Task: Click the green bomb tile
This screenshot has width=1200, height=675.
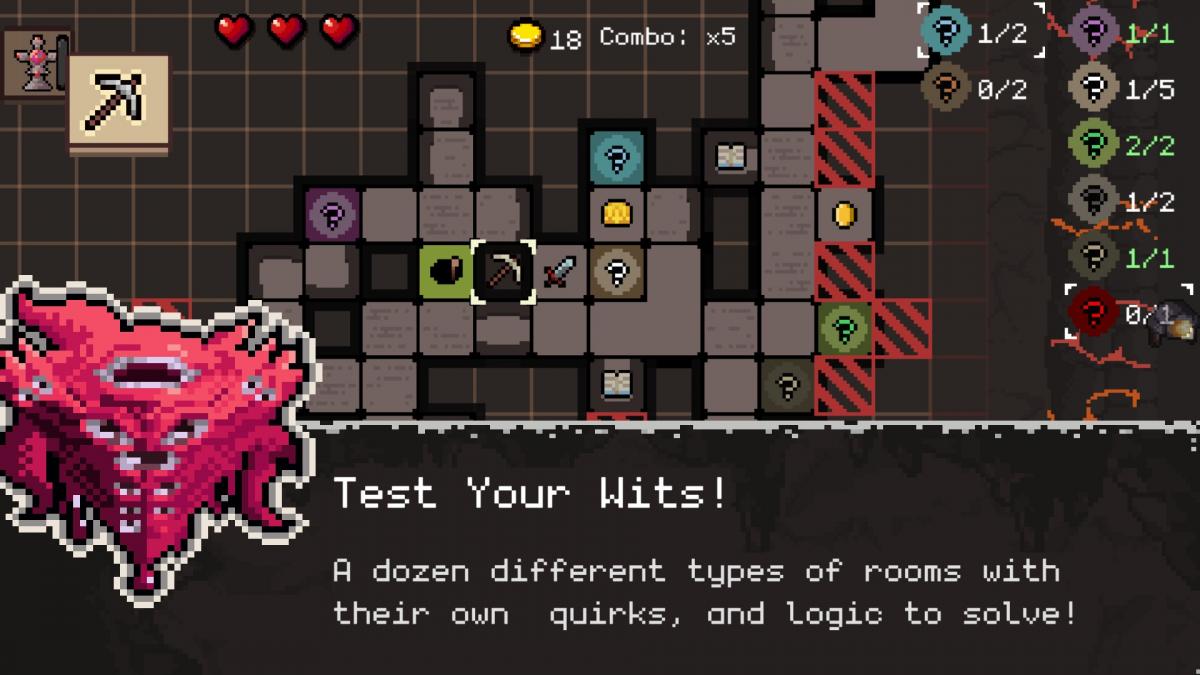Action: pyautogui.click(x=446, y=271)
